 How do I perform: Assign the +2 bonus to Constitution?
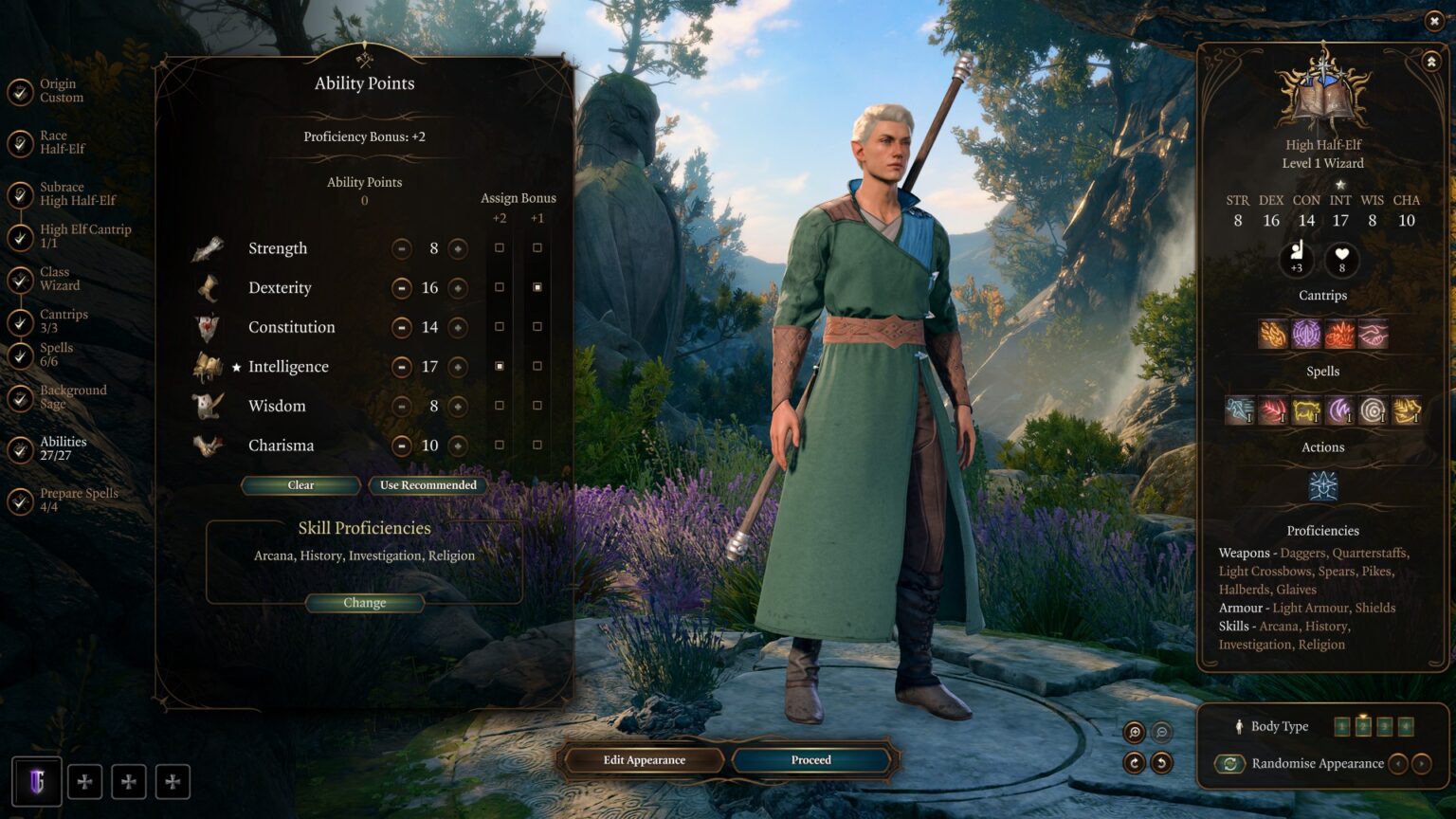coord(500,327)
